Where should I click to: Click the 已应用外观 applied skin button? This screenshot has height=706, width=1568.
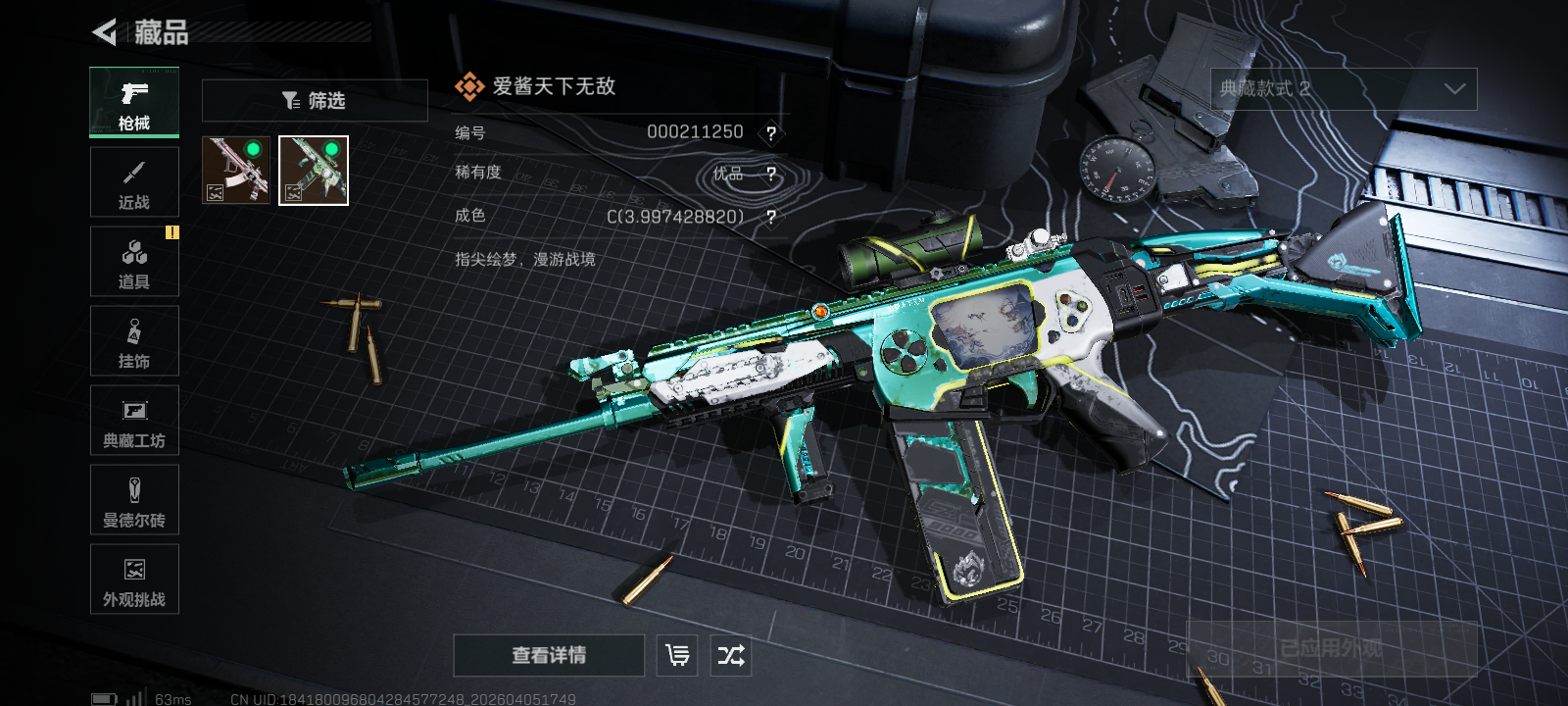coord(1331,648)
